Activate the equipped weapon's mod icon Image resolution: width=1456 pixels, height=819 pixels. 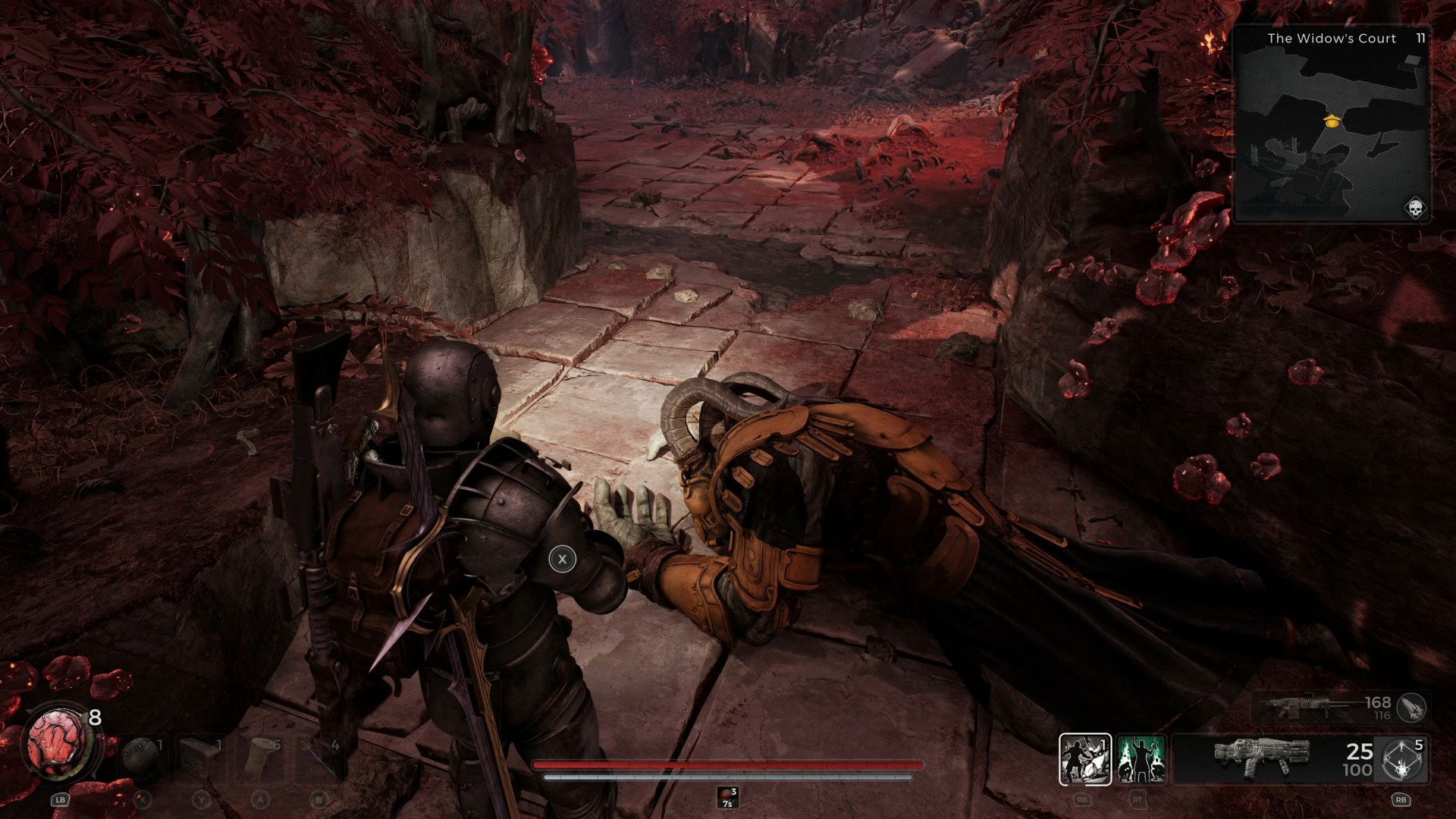click(1401, 759)
